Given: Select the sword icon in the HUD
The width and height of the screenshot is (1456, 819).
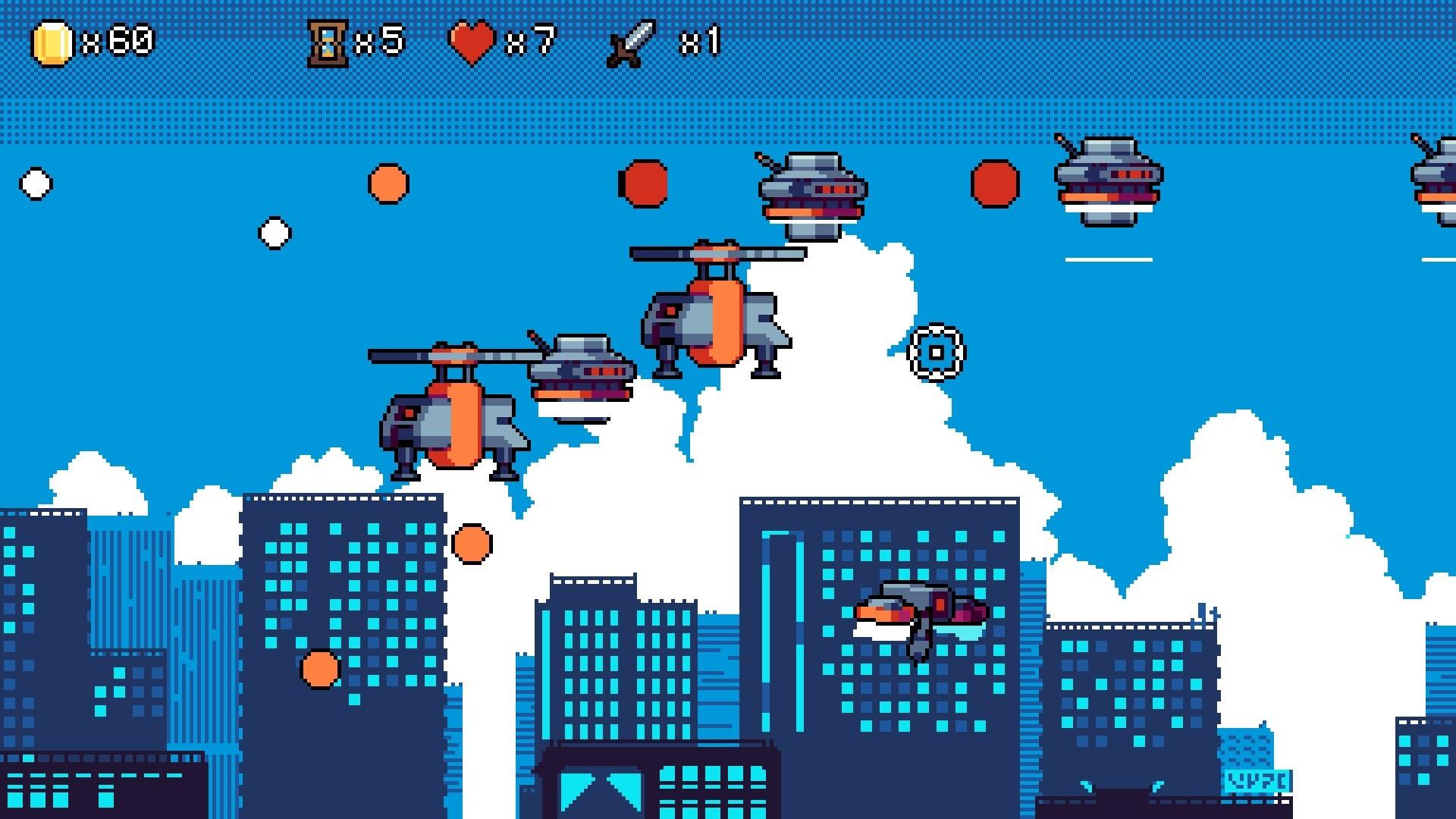Looking at the screenshot, I should coord(629,42).
